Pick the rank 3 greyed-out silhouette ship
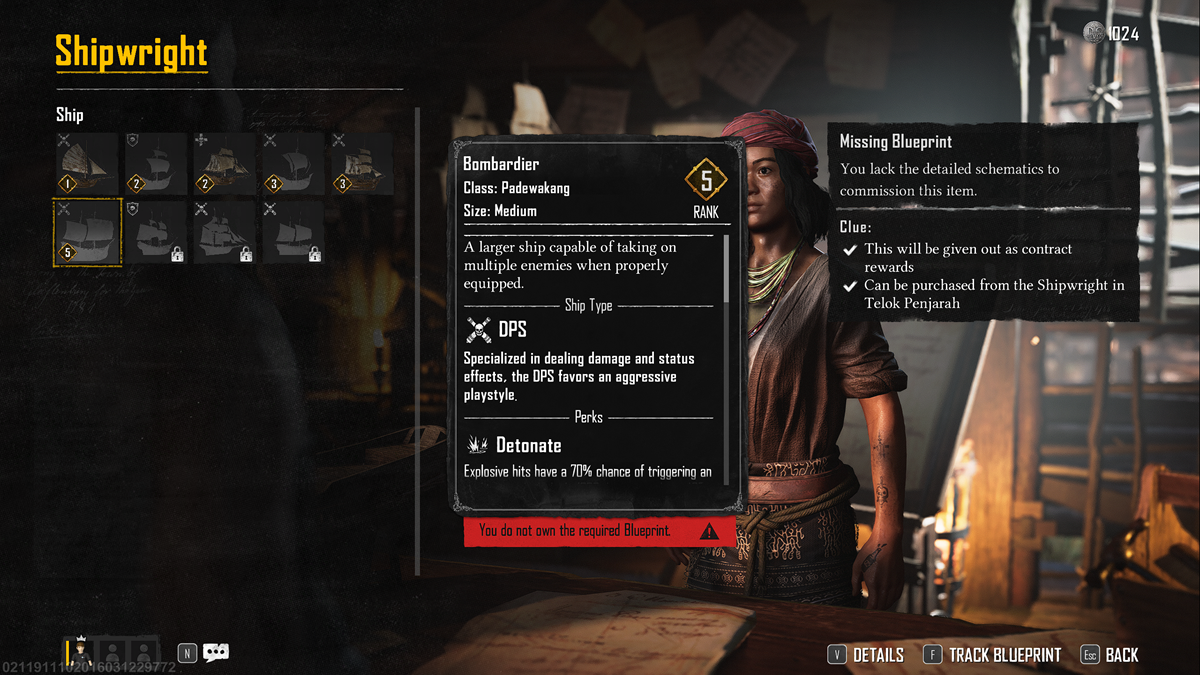 pos(294,163)
